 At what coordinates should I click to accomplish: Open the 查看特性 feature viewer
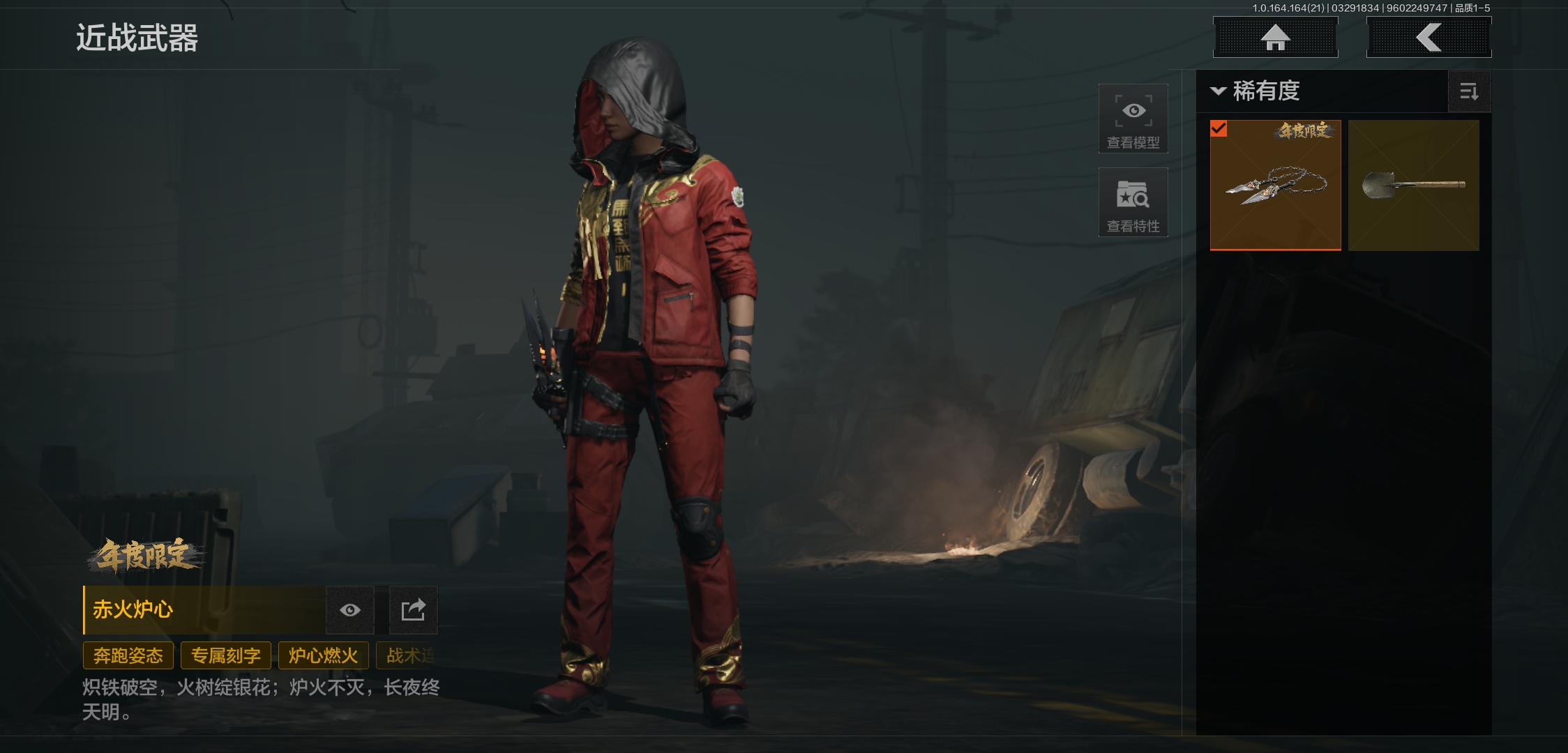1133,202
